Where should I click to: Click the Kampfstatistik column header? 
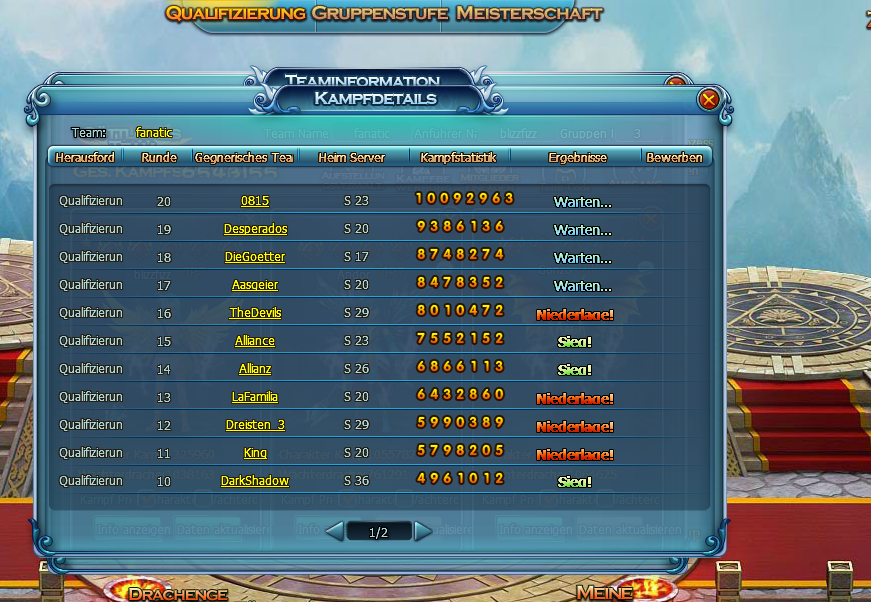(x=460, y=157)
